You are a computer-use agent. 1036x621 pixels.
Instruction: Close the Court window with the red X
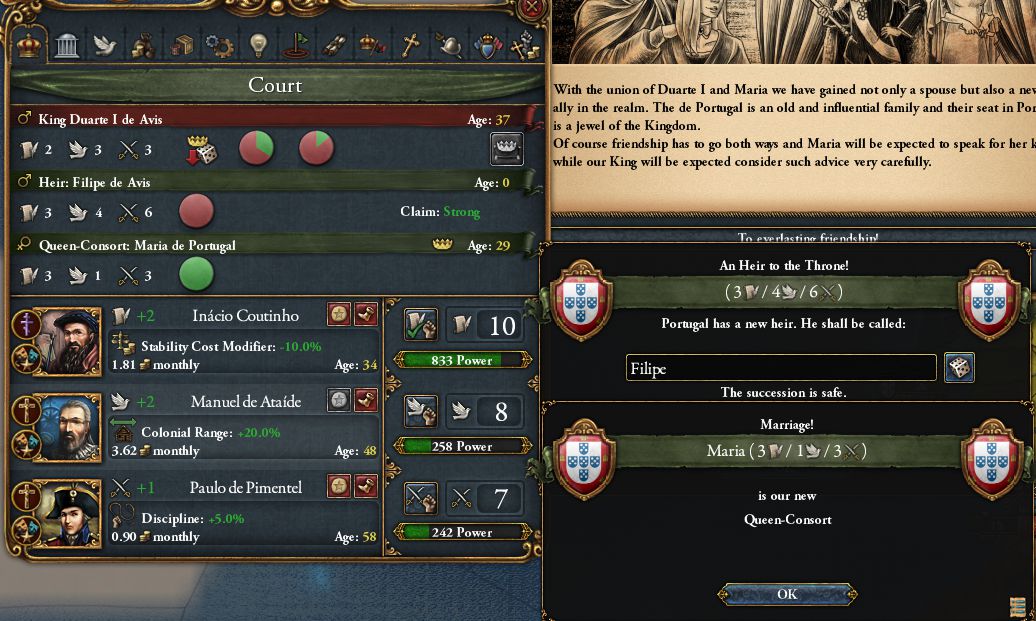tap(532, 7)
